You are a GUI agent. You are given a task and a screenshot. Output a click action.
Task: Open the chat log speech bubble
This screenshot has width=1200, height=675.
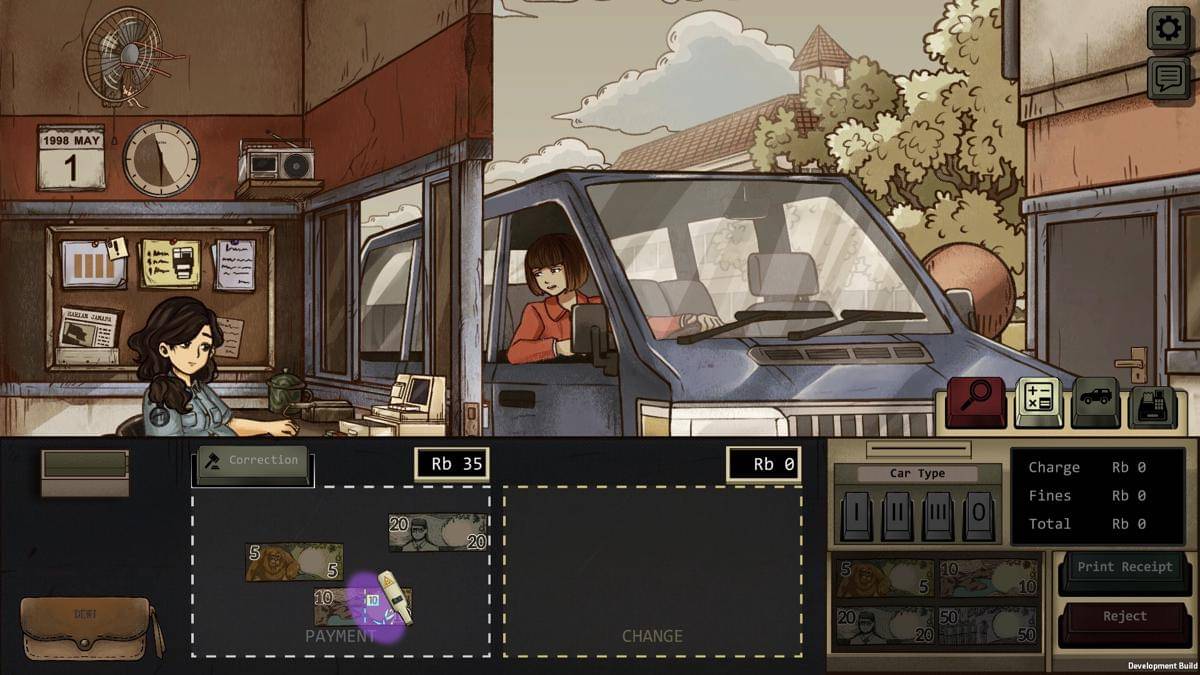[x=1167, y=78]
